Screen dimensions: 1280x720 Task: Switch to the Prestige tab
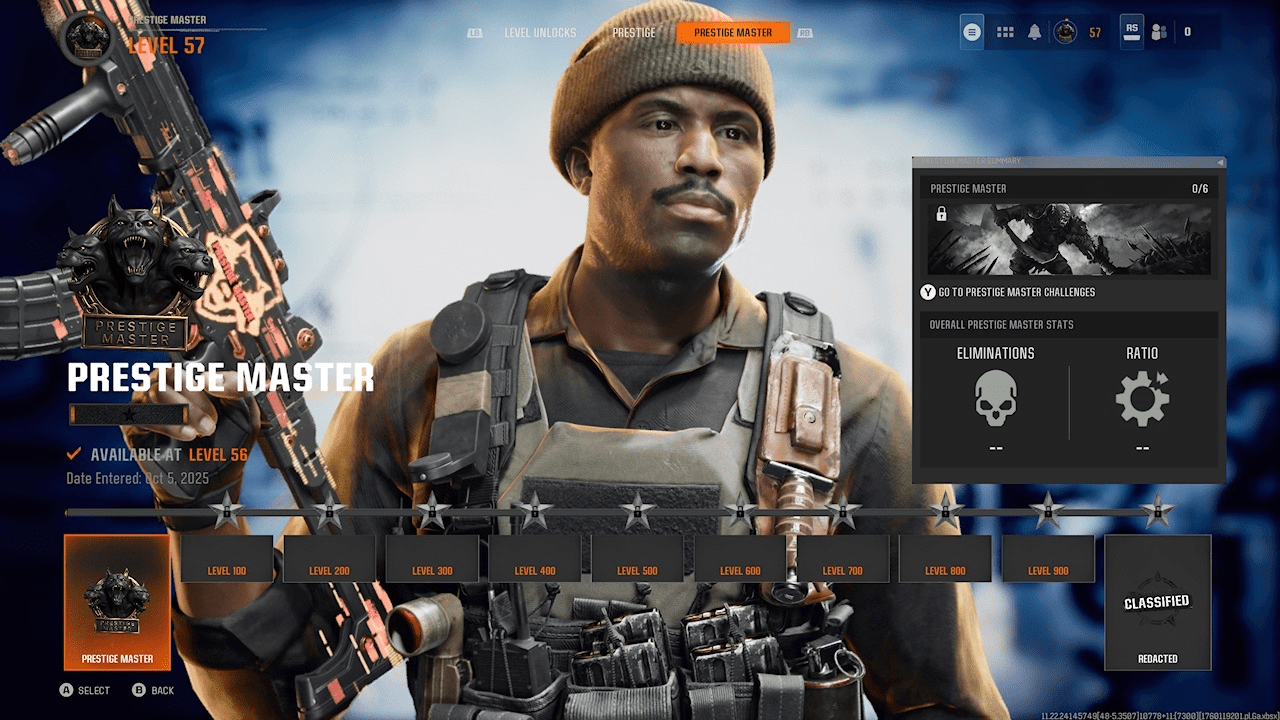633,31
